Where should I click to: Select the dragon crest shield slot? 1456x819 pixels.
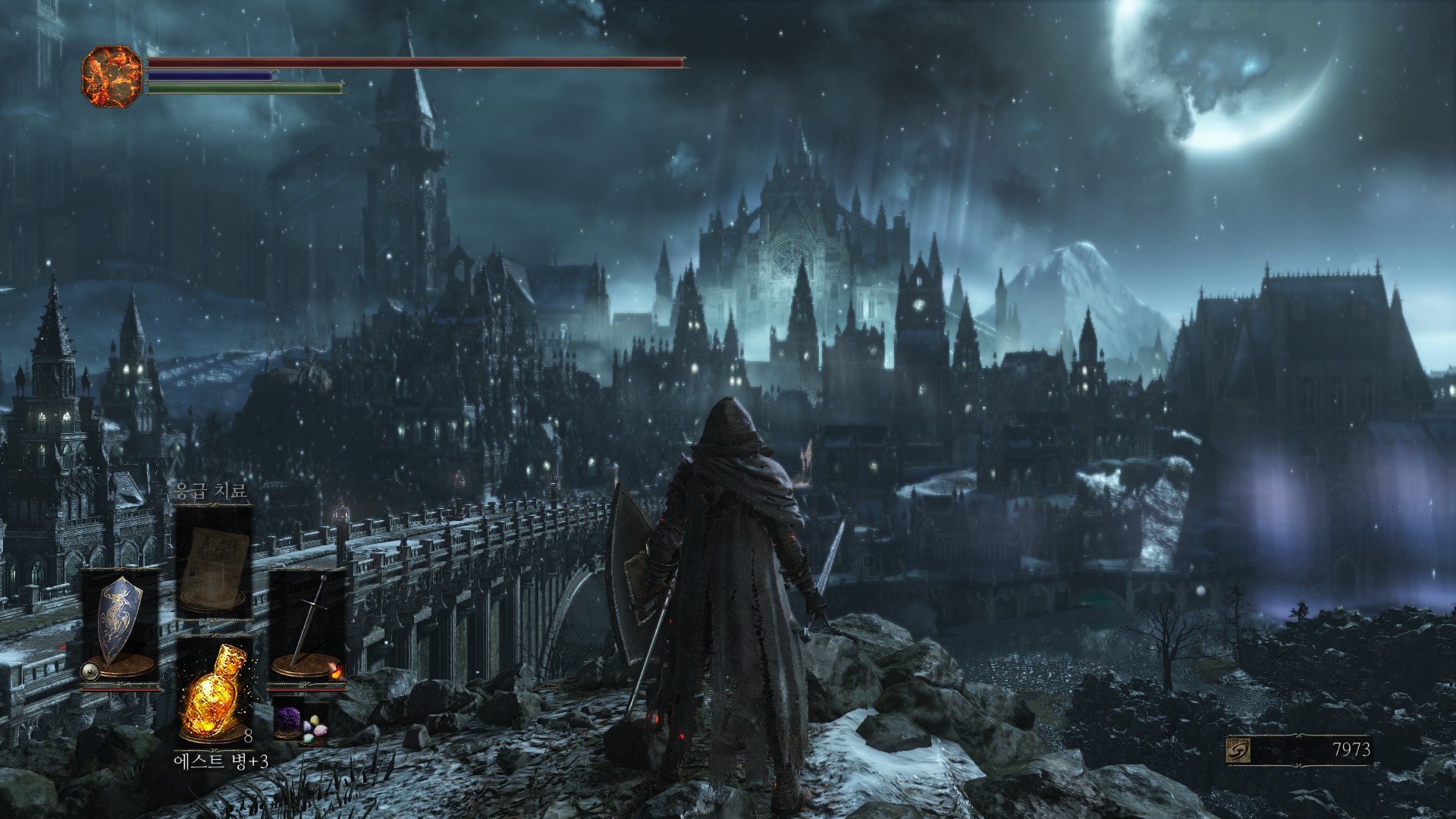coord(121,626)
